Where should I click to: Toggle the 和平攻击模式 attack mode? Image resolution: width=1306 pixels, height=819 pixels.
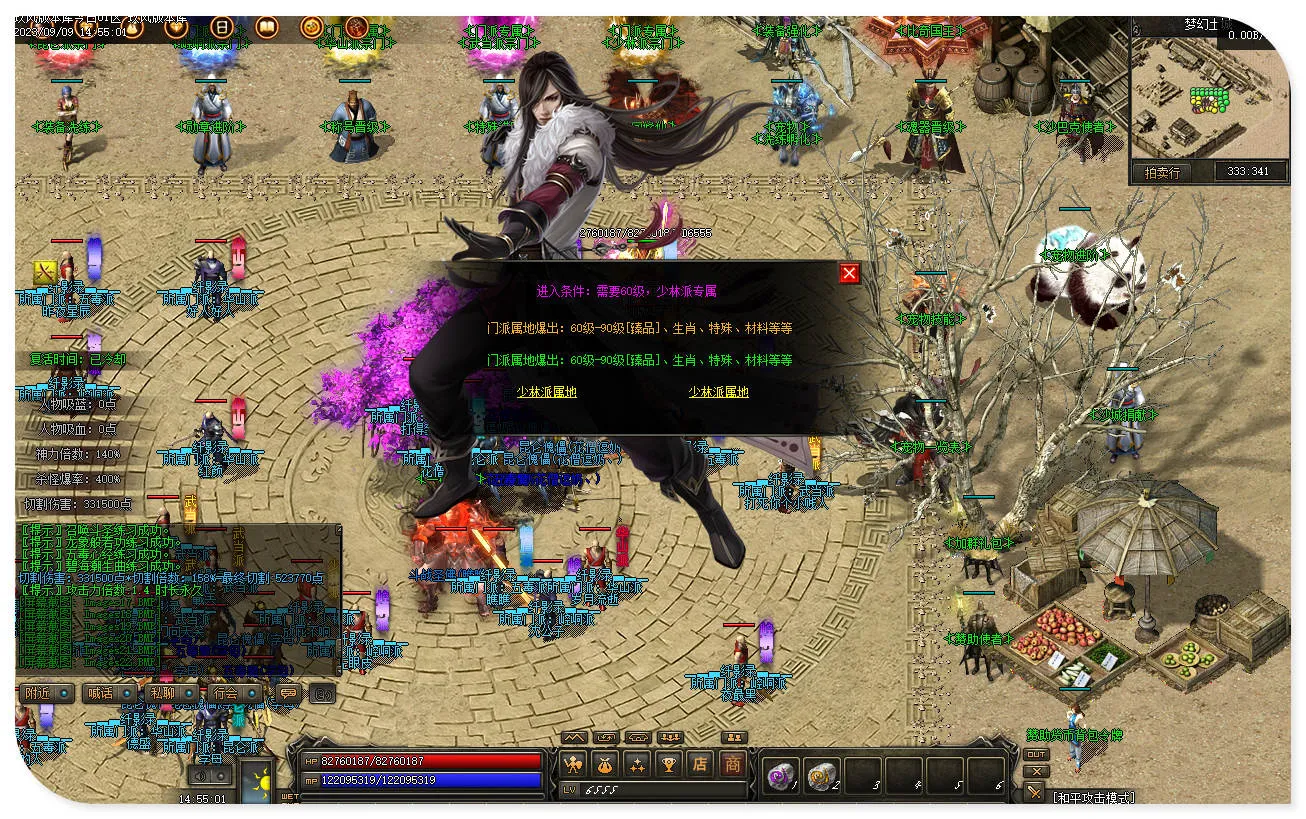pyautogui.click(x=1092, y=797)
